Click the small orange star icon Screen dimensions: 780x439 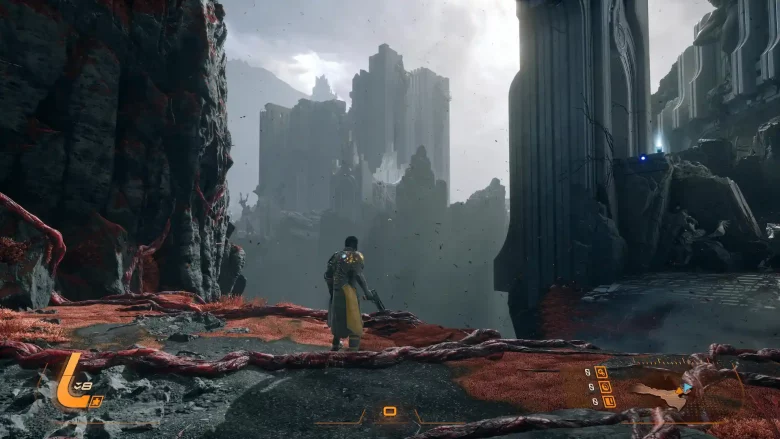[x=96, y=401]
